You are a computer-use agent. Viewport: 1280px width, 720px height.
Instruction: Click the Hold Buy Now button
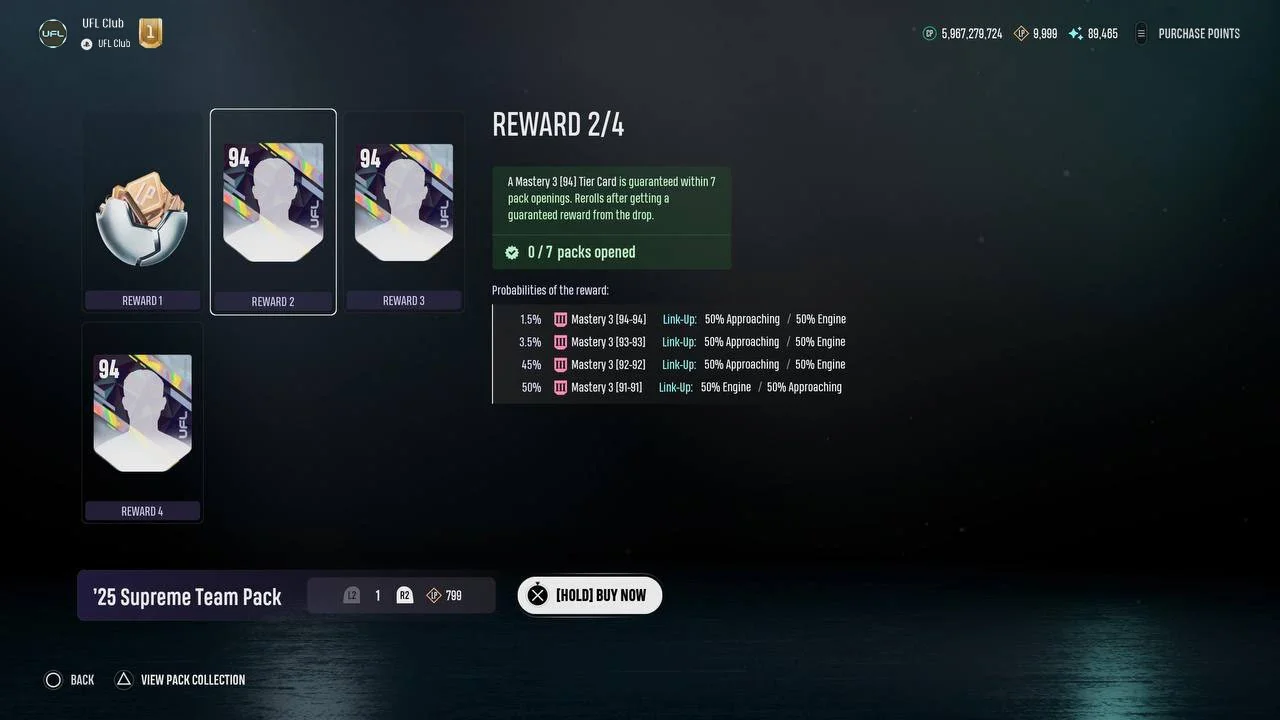click(589, 595)
